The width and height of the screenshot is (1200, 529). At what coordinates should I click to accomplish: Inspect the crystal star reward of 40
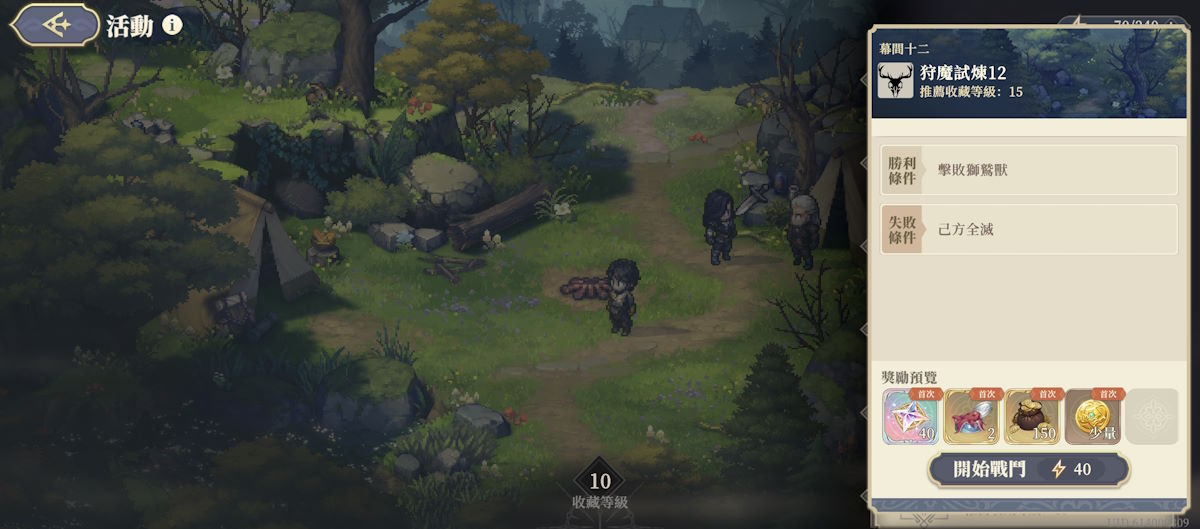pos(911,416)
